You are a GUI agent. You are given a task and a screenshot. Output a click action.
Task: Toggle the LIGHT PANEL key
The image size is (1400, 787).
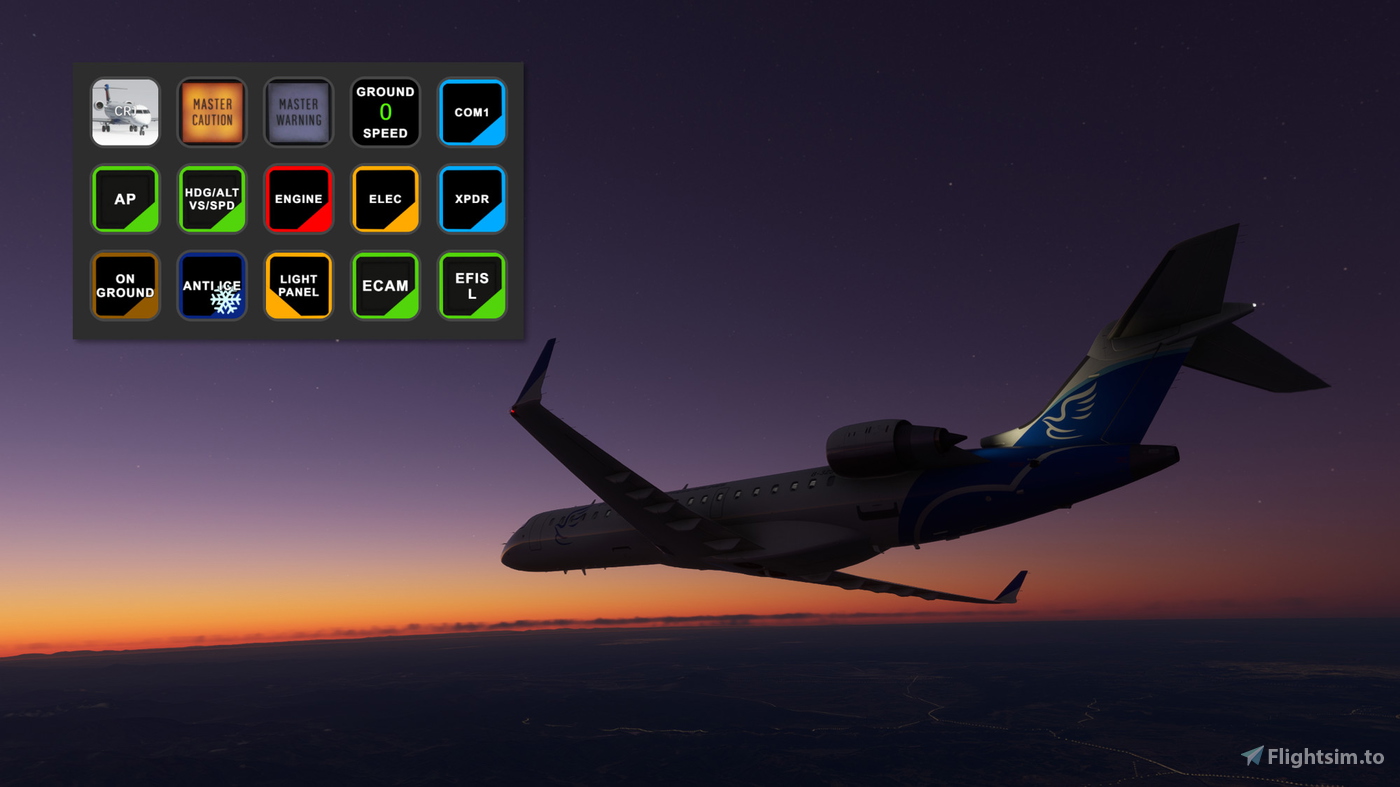(298, 286)
